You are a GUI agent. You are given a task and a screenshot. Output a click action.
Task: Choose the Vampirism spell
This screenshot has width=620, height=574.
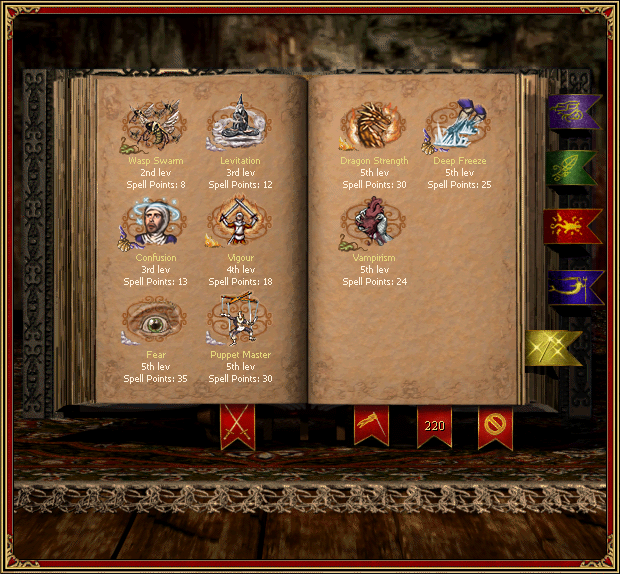tap(374, 222)
